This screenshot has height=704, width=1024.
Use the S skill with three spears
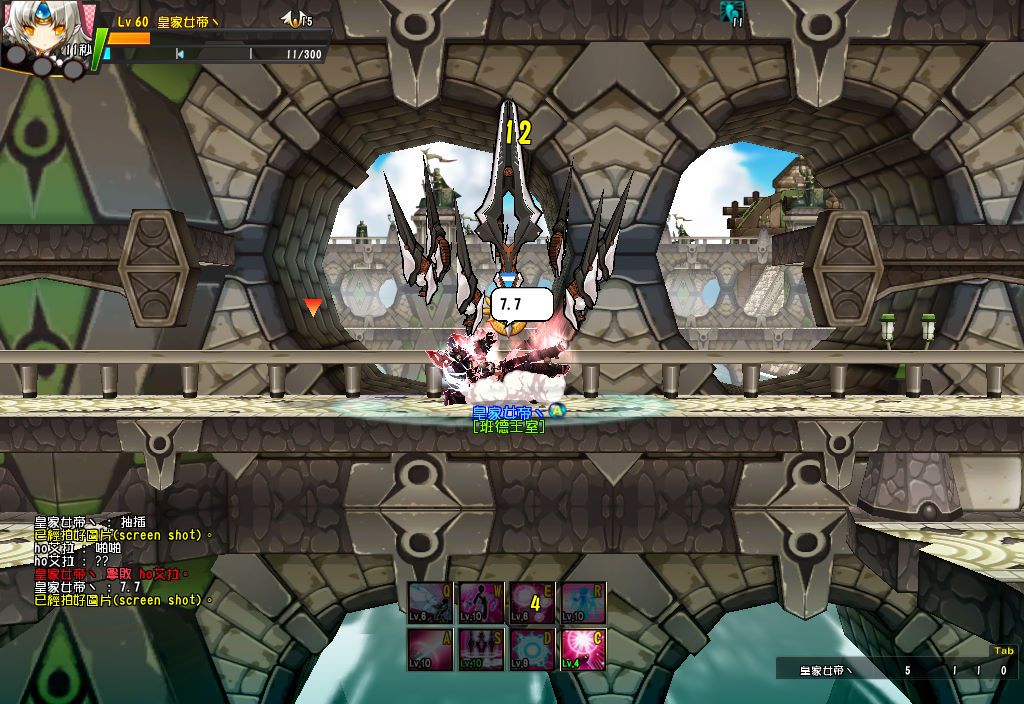pos(482,649)
